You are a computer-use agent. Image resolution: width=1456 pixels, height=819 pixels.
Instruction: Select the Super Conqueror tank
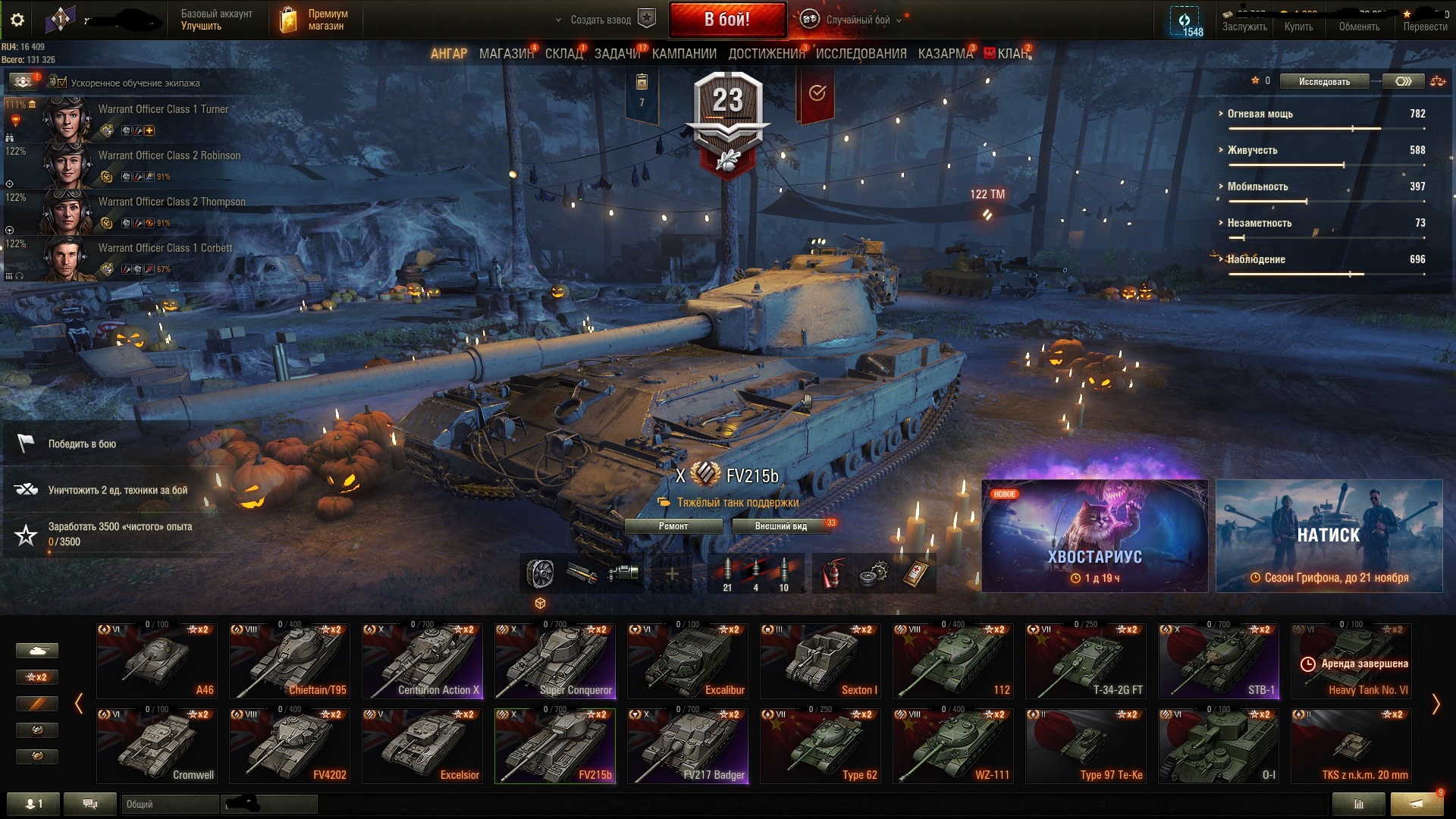554,661
